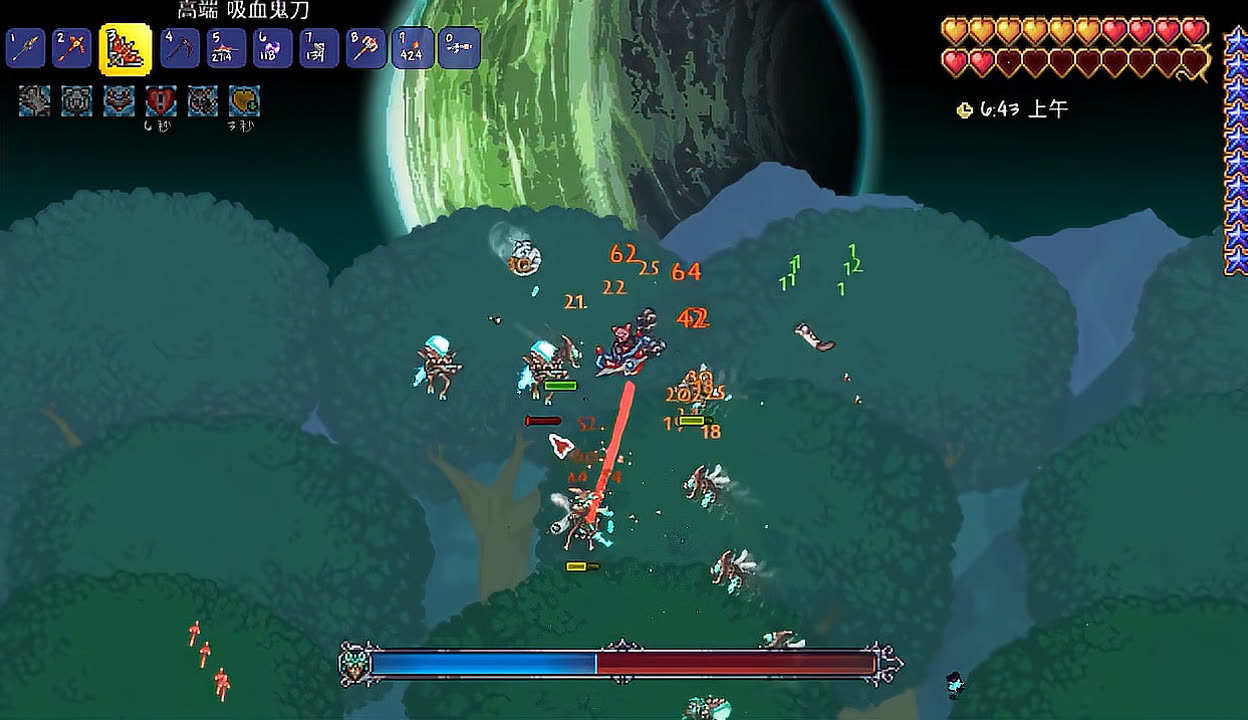Select the purple item stacked 118

[272, 48]
